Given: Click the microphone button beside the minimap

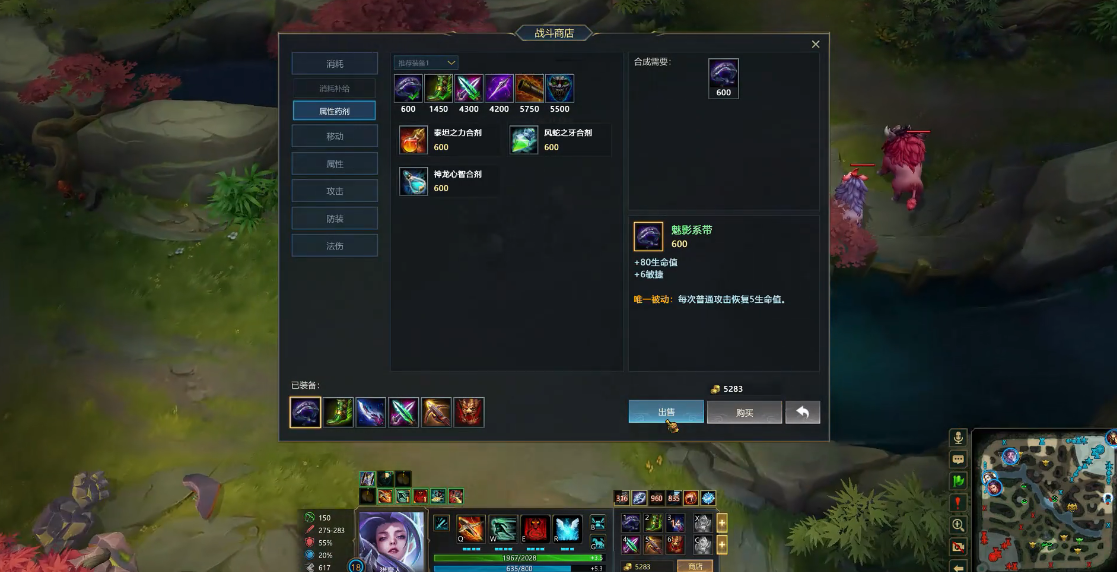Looking at the screenshot, I should (x=958, y=438).
